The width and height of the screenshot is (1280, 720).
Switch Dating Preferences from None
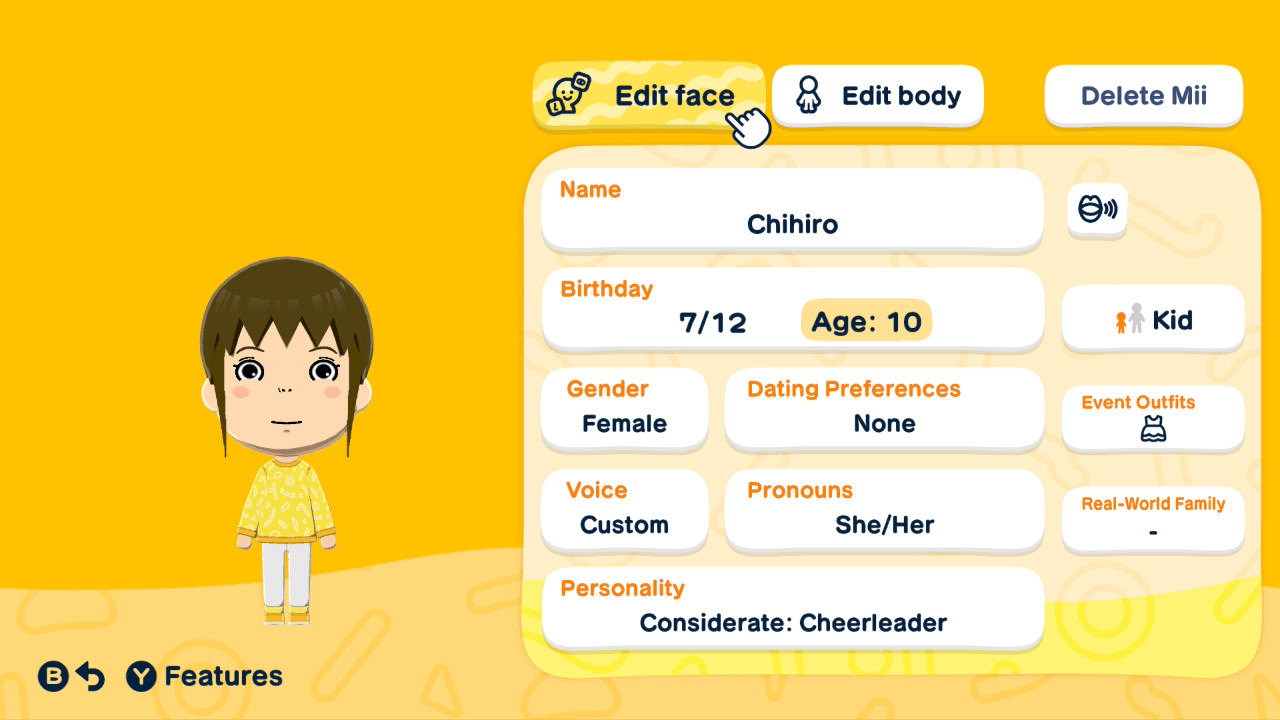tap(884, 409)
